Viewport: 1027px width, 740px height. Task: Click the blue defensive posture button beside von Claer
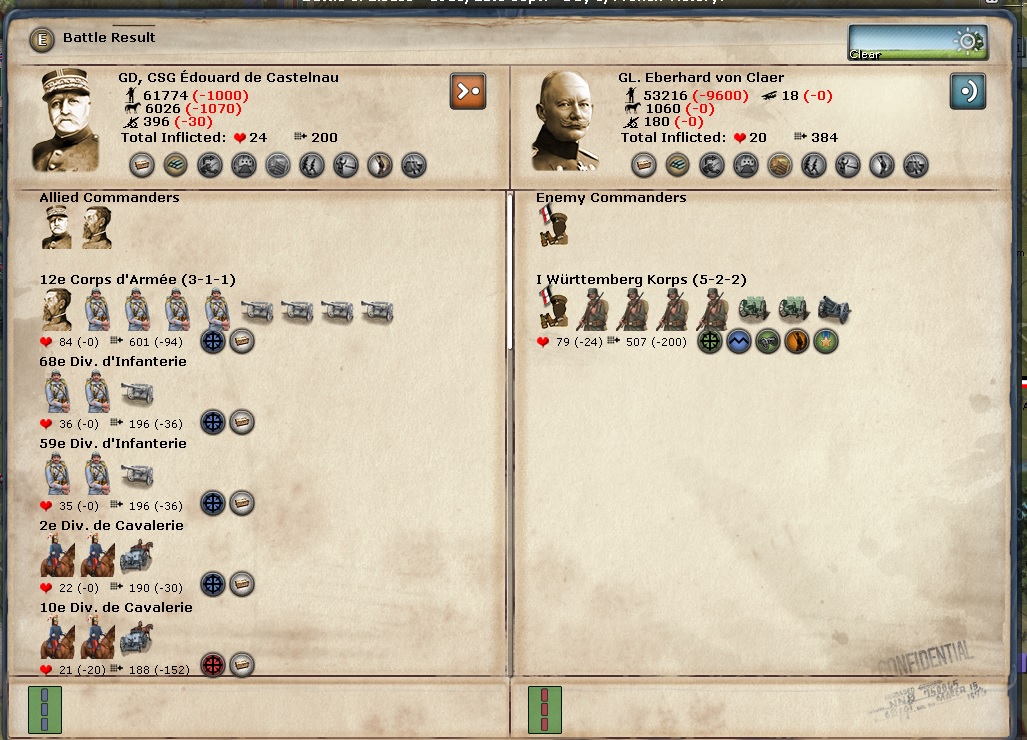click(x=968, y=91)
